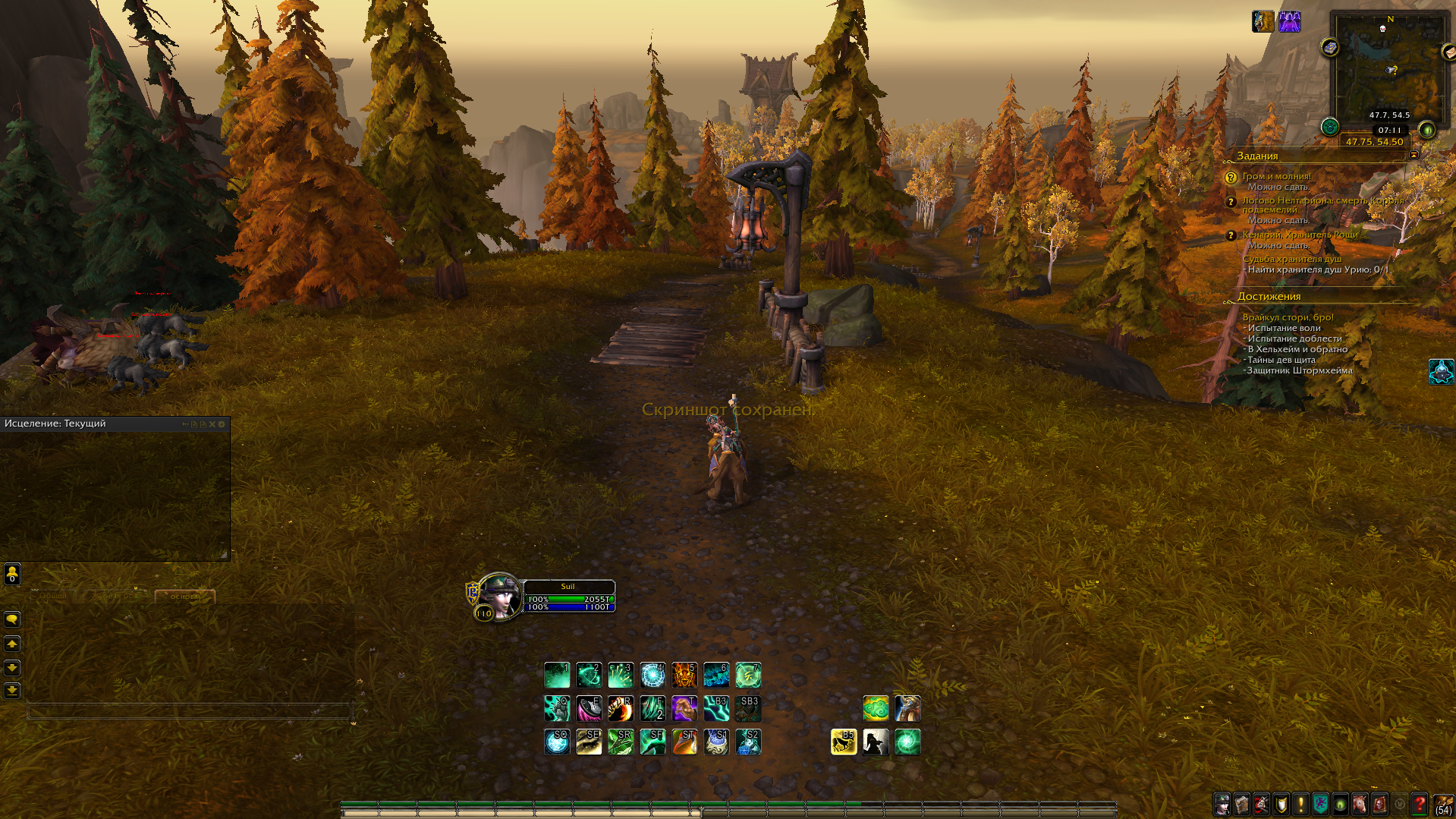Open the backpack bag showing 54
1456x819 pixels.
tap(1442, 805)
